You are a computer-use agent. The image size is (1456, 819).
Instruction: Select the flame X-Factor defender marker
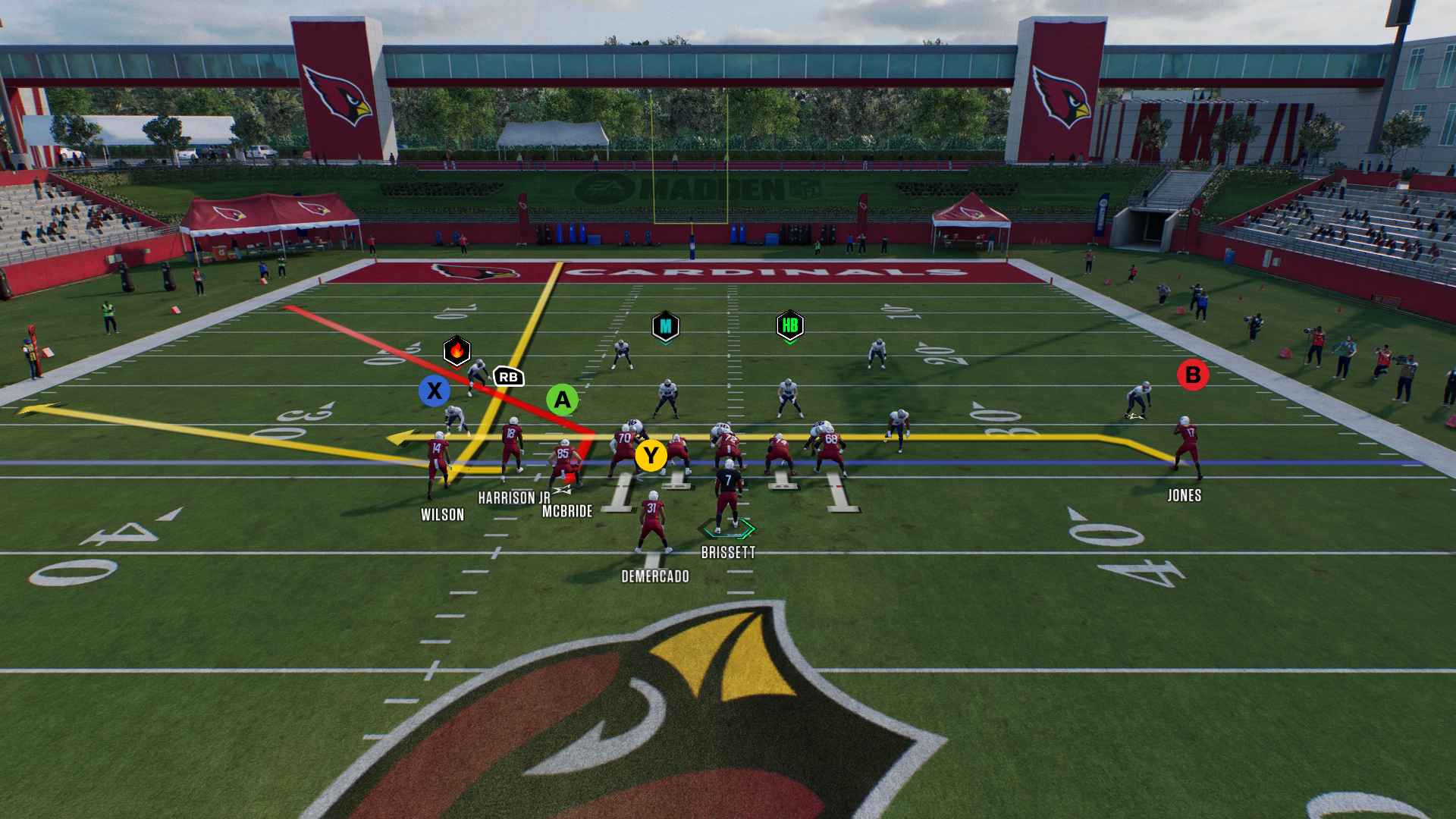457,351
